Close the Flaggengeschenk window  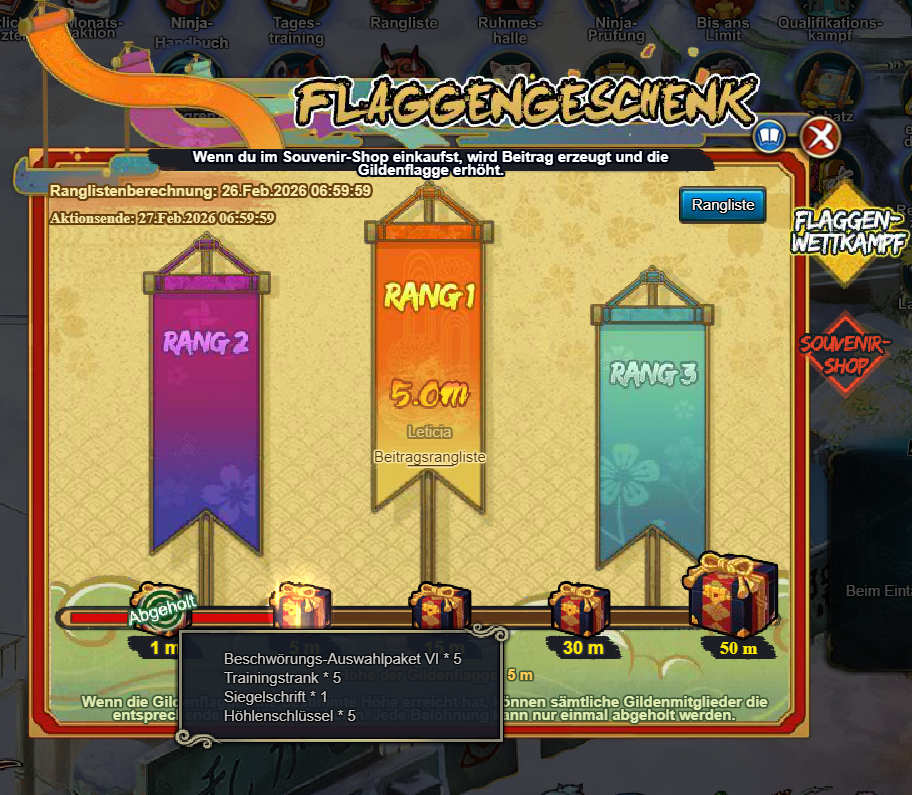(x=820, y=137)
